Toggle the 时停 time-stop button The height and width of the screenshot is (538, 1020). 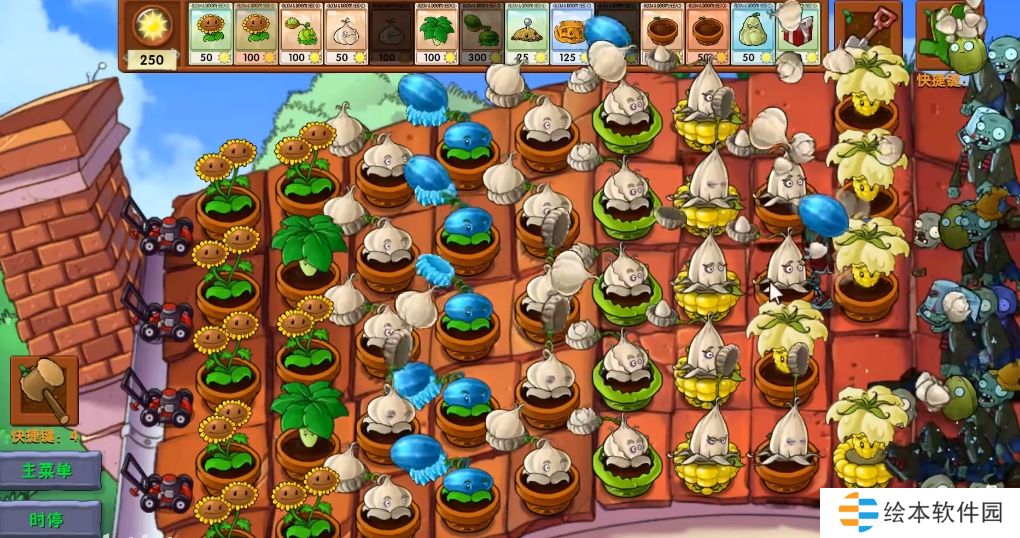coord(50,518)
